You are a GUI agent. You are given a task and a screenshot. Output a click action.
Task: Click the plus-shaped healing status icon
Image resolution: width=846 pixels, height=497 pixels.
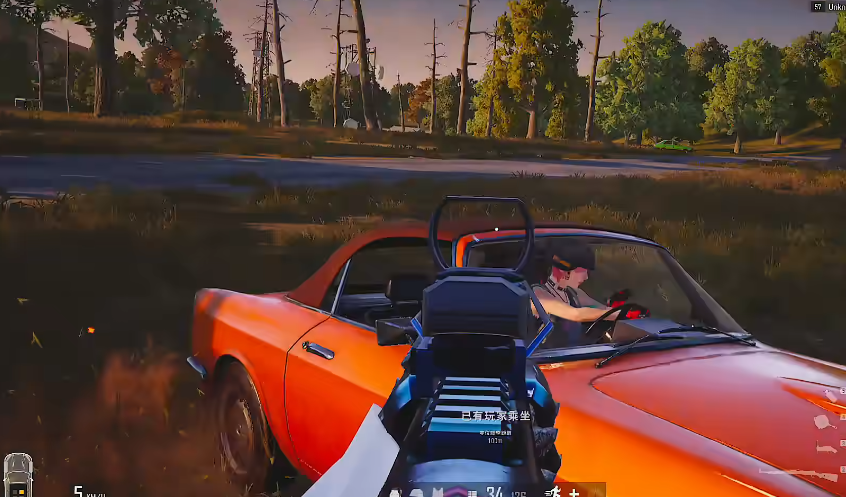point(574,491)
